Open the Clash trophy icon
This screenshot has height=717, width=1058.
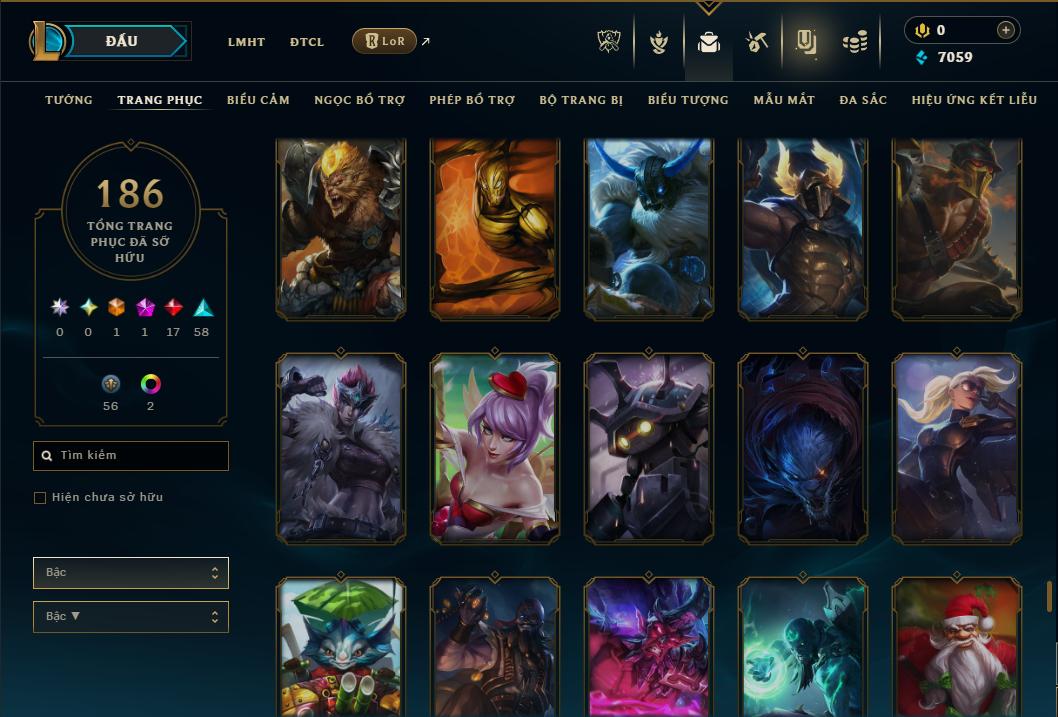click(x=609, y=42)
